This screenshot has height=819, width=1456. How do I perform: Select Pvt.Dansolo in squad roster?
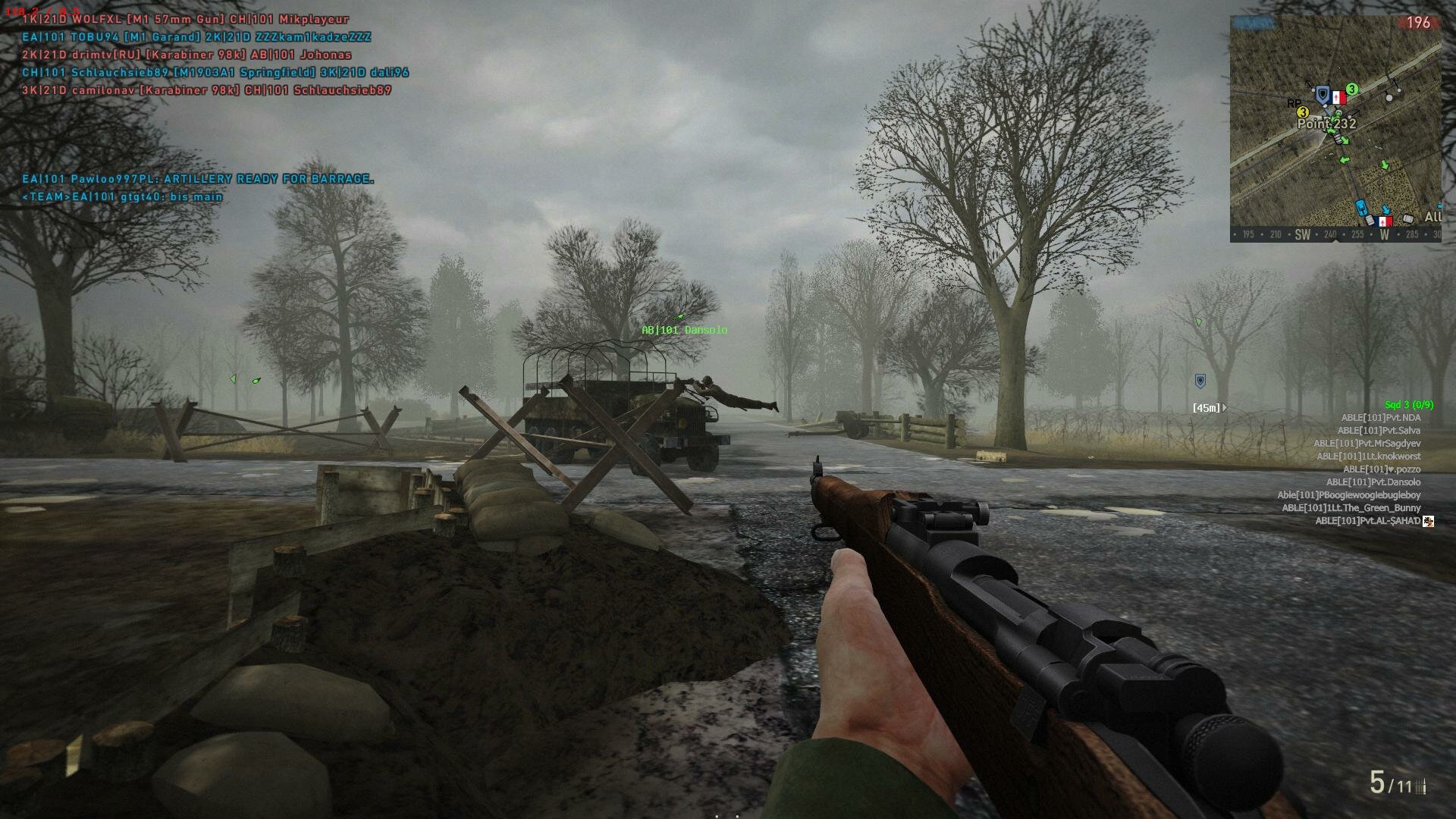[x=1373, y=482]
